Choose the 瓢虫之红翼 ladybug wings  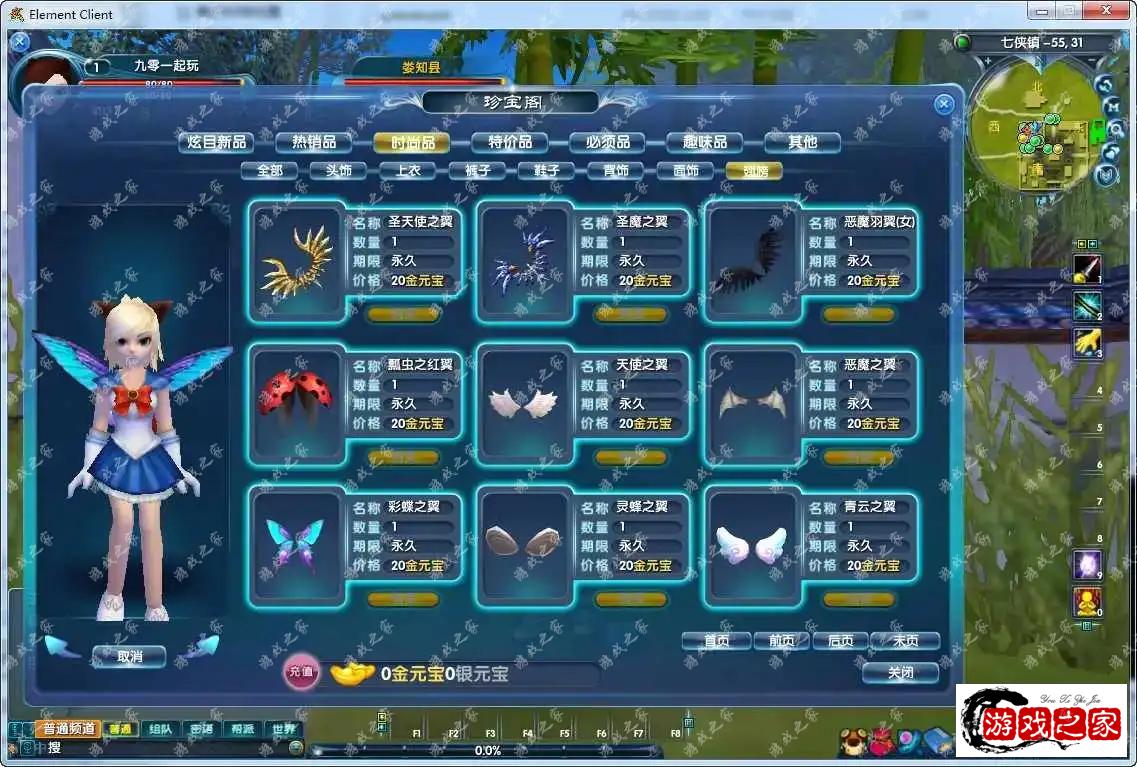[x=296, y=402]
